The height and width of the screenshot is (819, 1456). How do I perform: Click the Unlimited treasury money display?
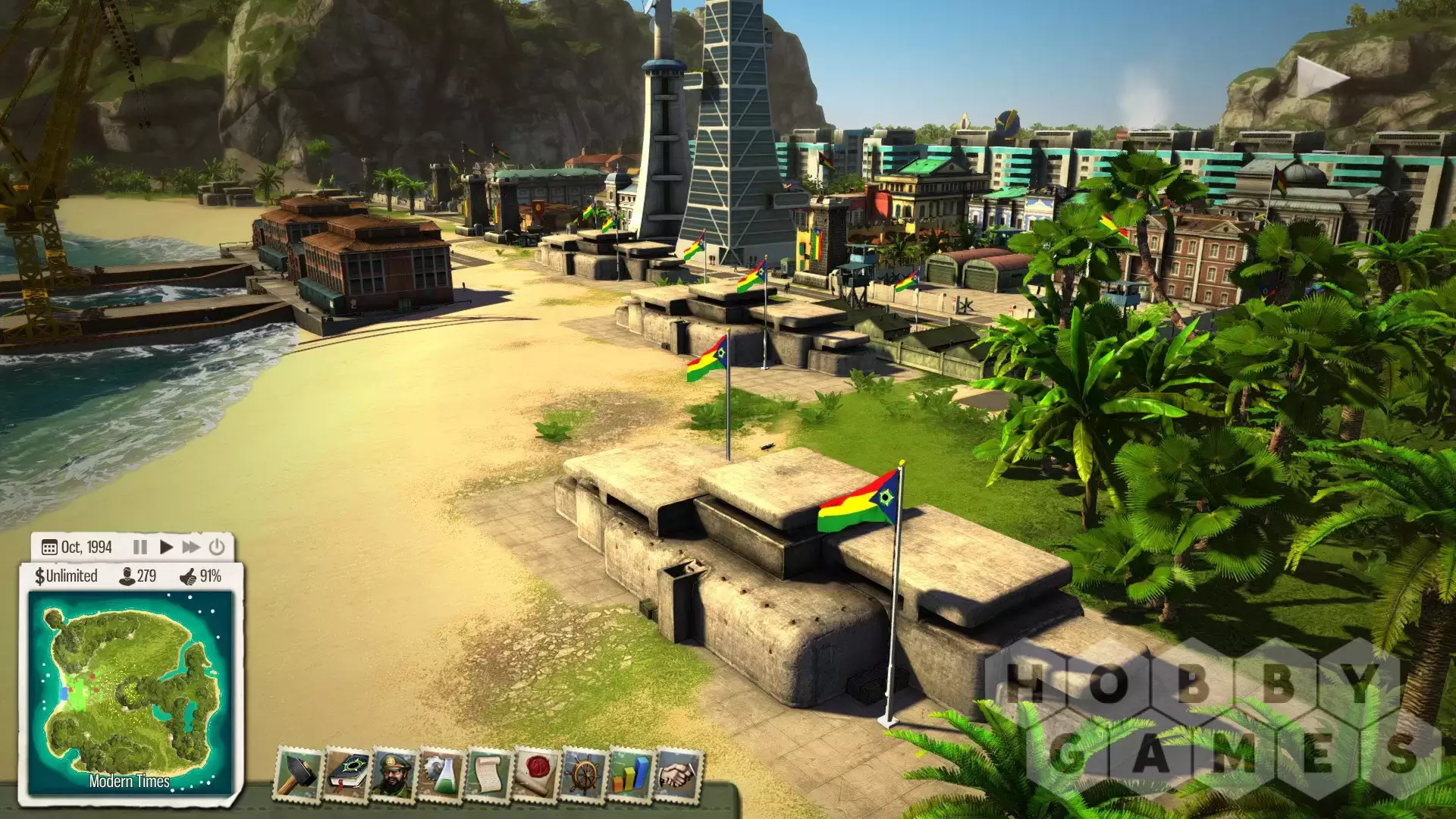(x=66, y=576)
